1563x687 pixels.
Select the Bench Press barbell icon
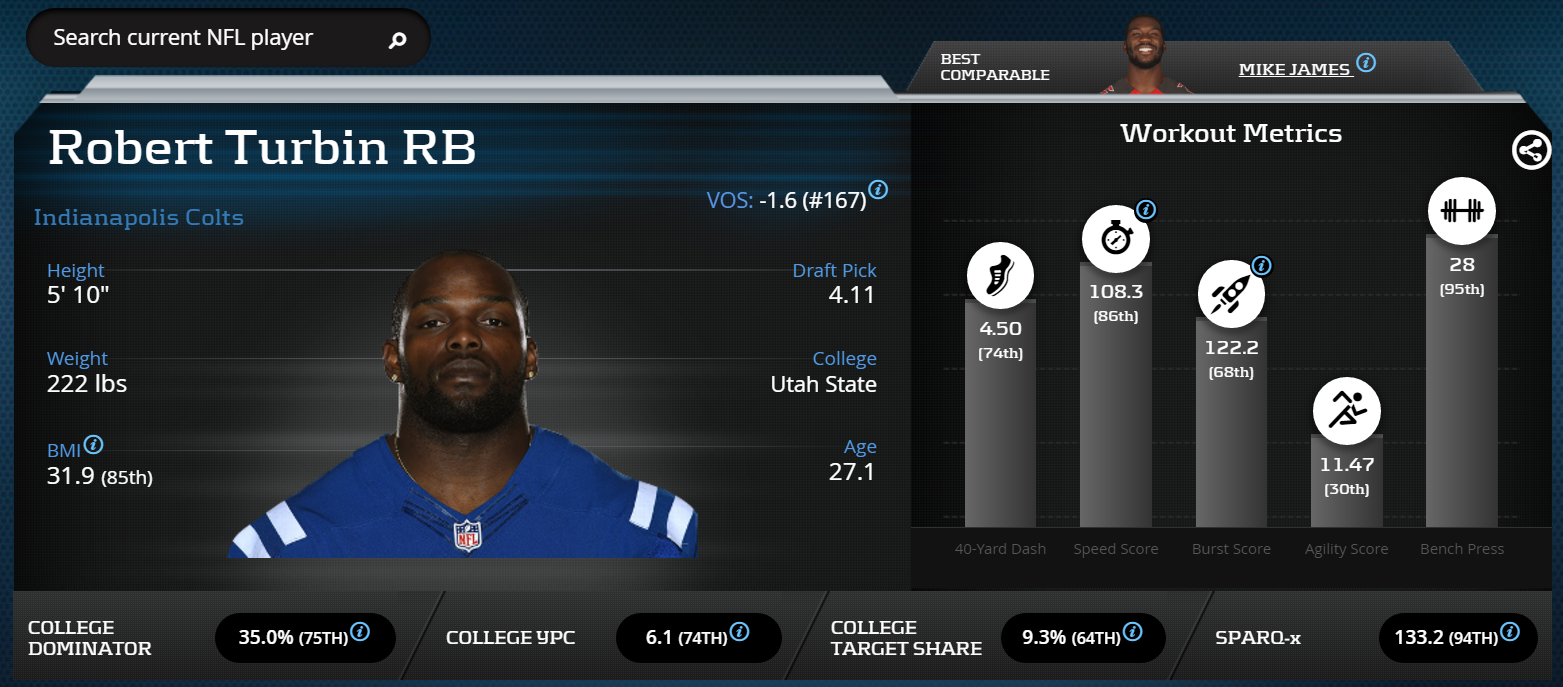[1461, 211]
